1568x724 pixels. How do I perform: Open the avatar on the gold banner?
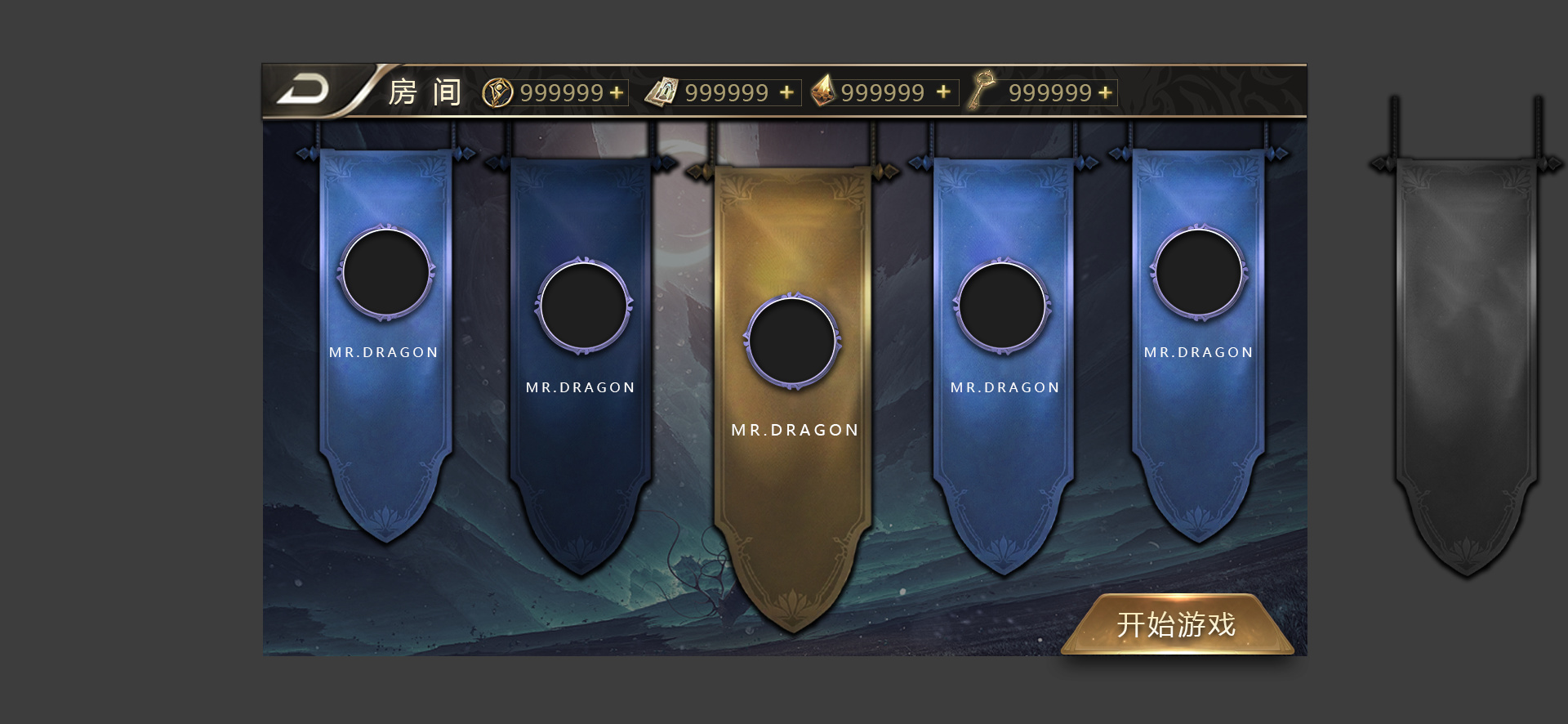click(x=792, y=340)
